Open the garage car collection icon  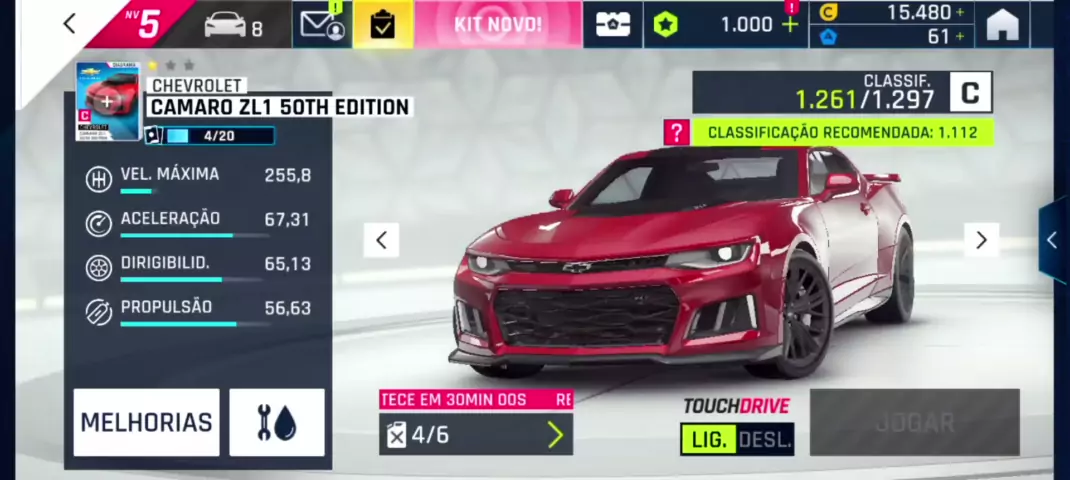coord(233,25)
